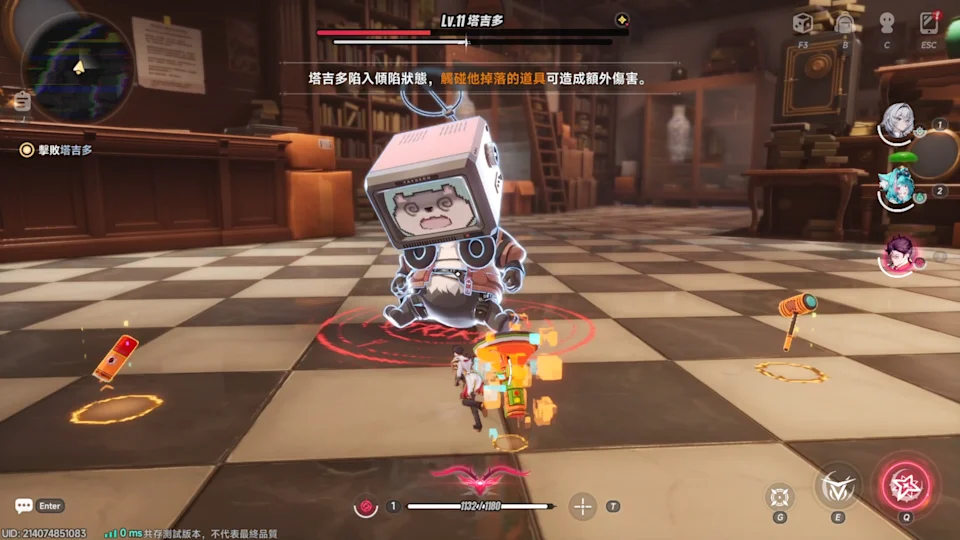Click the boss marker icon above health bar
Screen dimensions: 960x540
pos(622,19)
